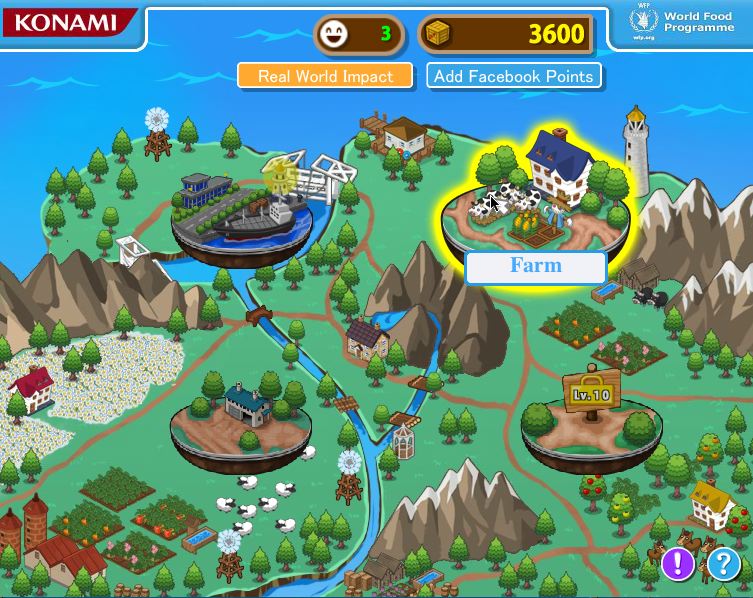Open the Real World Impact page

coord(325,76)
